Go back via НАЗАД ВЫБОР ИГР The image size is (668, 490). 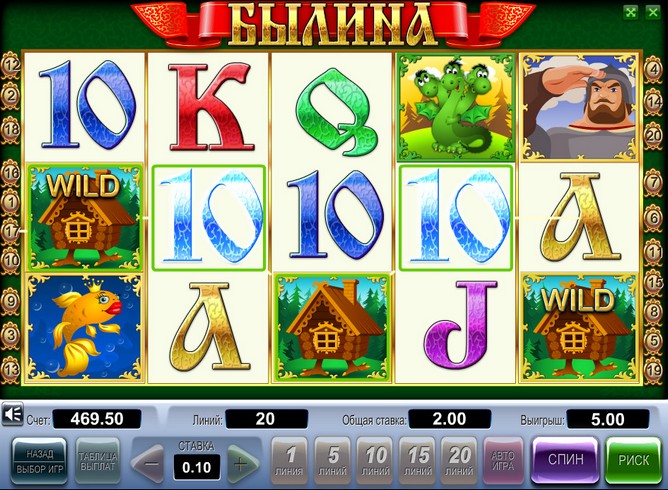coord(39,460)
